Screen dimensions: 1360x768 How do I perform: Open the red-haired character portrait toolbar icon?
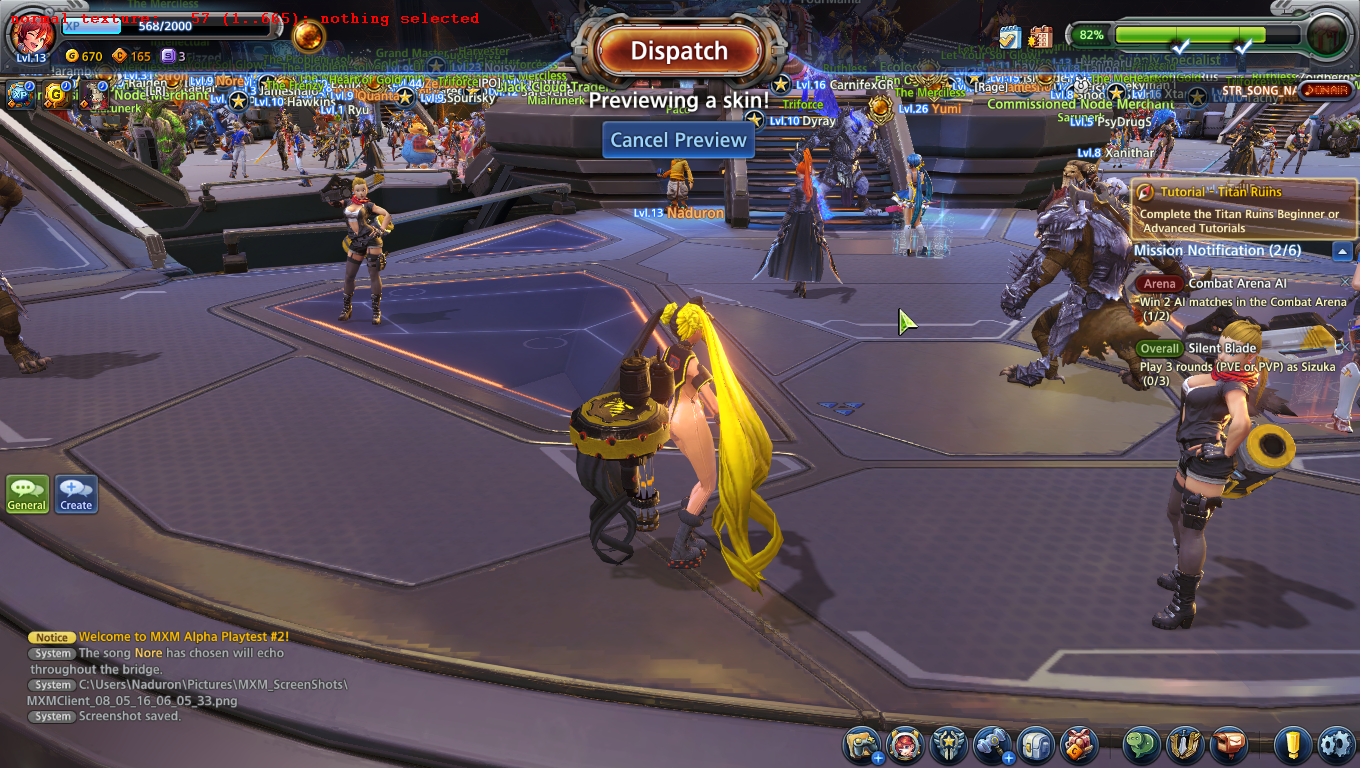(906, 745)
